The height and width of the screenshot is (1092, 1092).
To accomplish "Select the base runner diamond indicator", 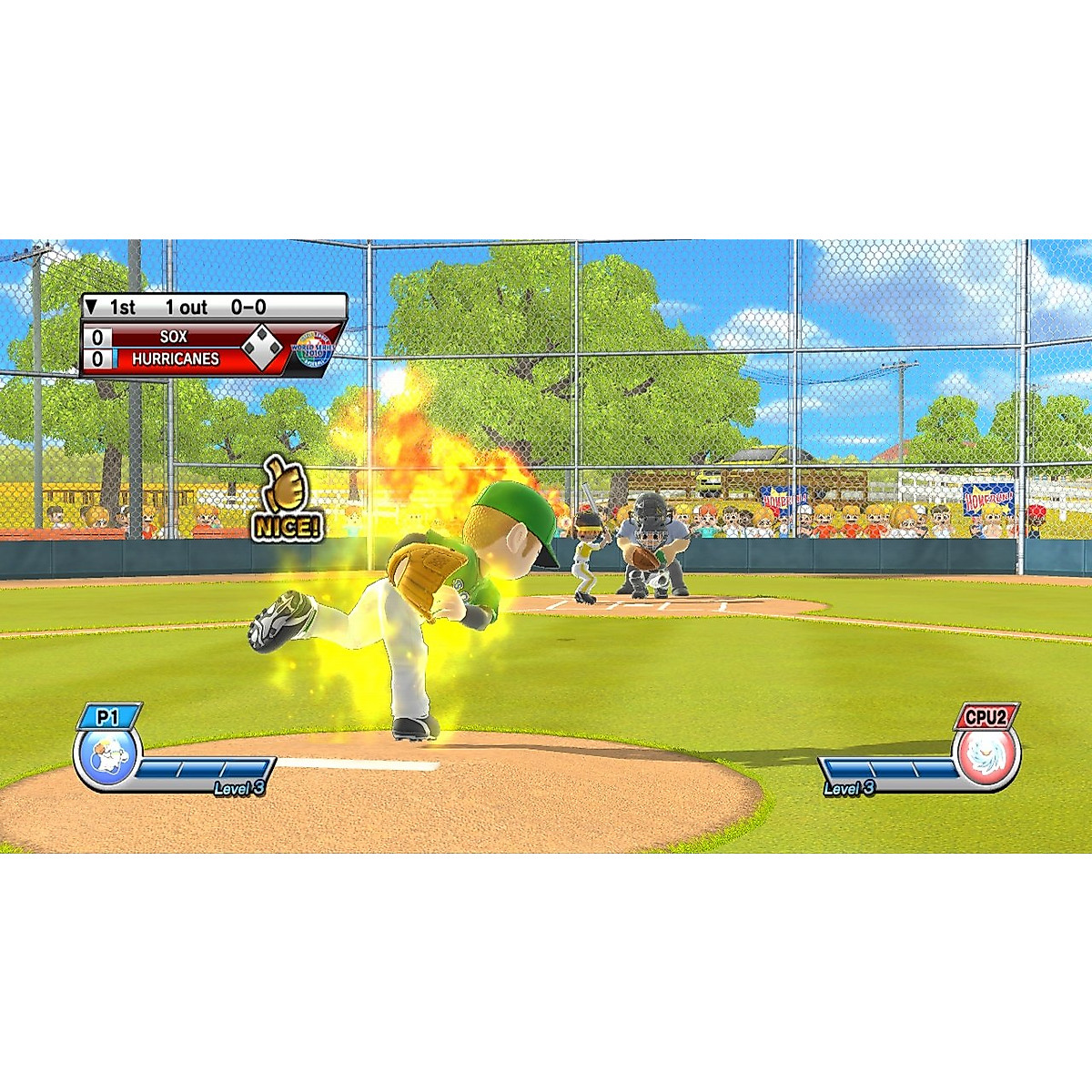I will [x=263, y=348].
